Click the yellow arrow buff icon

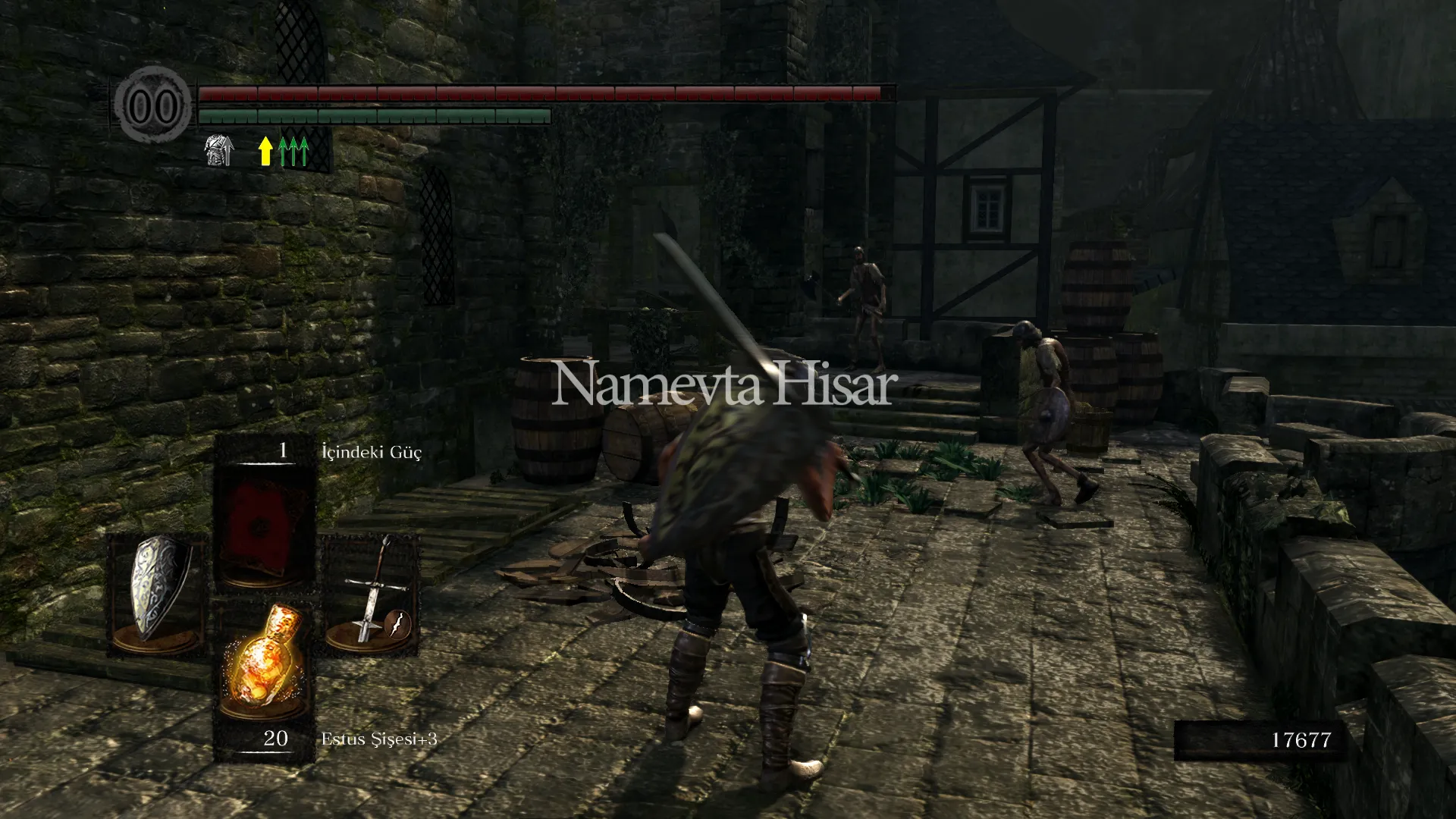(x=265, y=151)
